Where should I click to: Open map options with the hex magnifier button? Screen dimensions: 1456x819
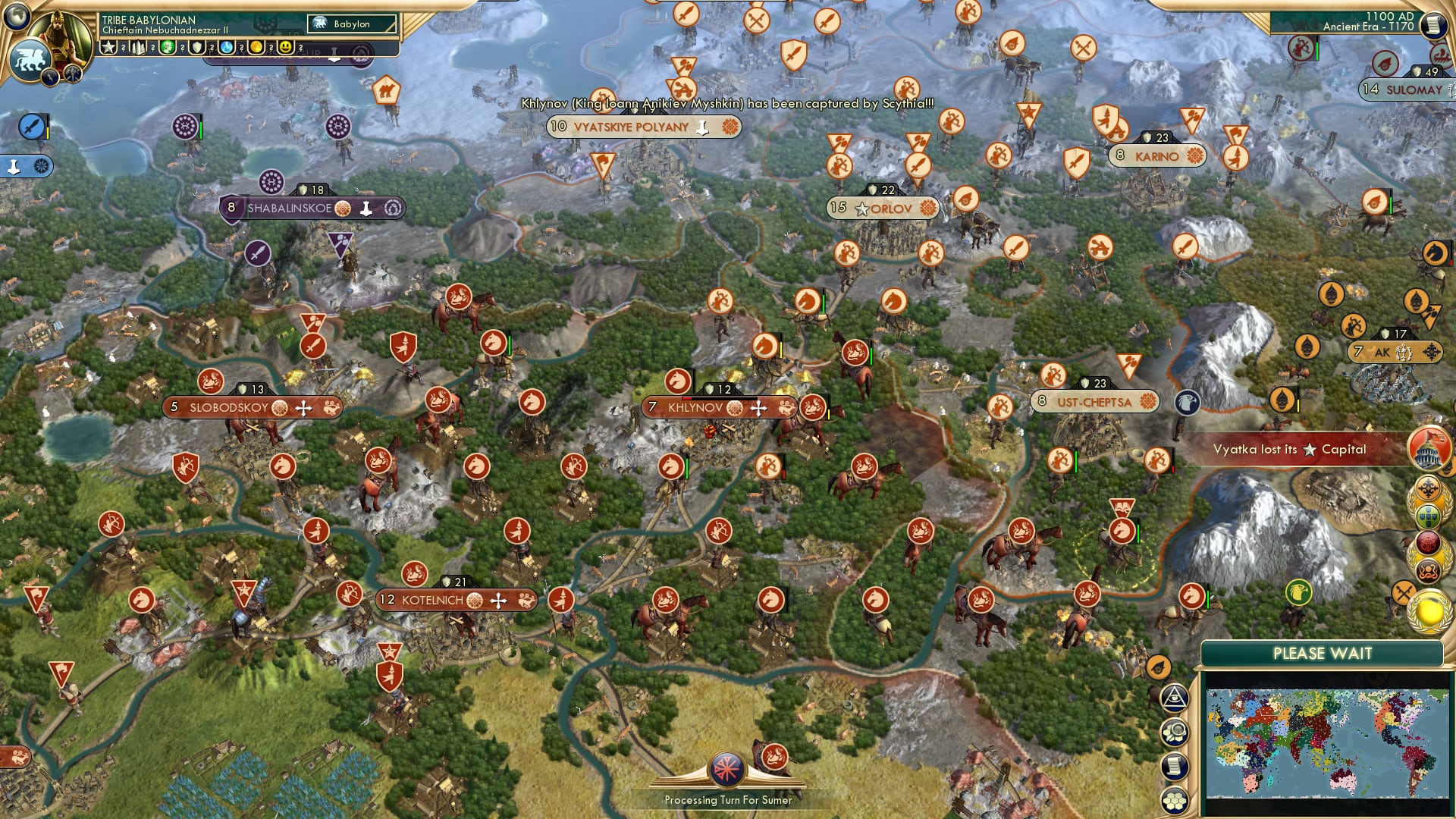pyautogui.click(x=1174, y=733)
